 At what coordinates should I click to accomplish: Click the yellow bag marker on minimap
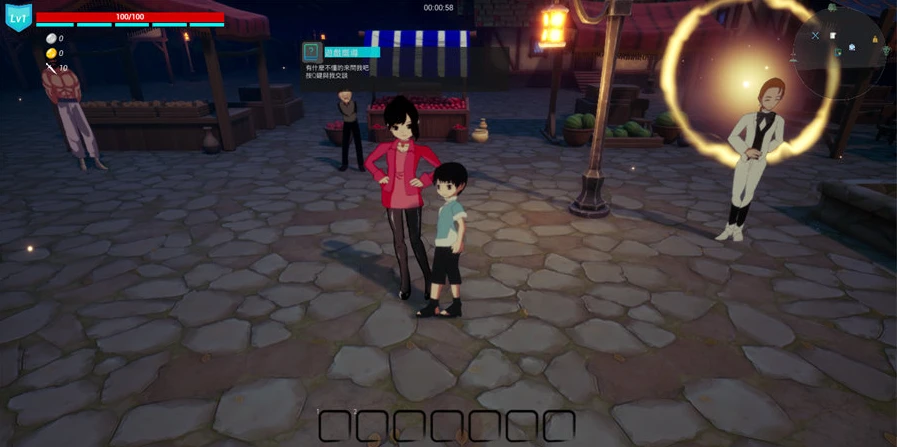coord(875,40)
